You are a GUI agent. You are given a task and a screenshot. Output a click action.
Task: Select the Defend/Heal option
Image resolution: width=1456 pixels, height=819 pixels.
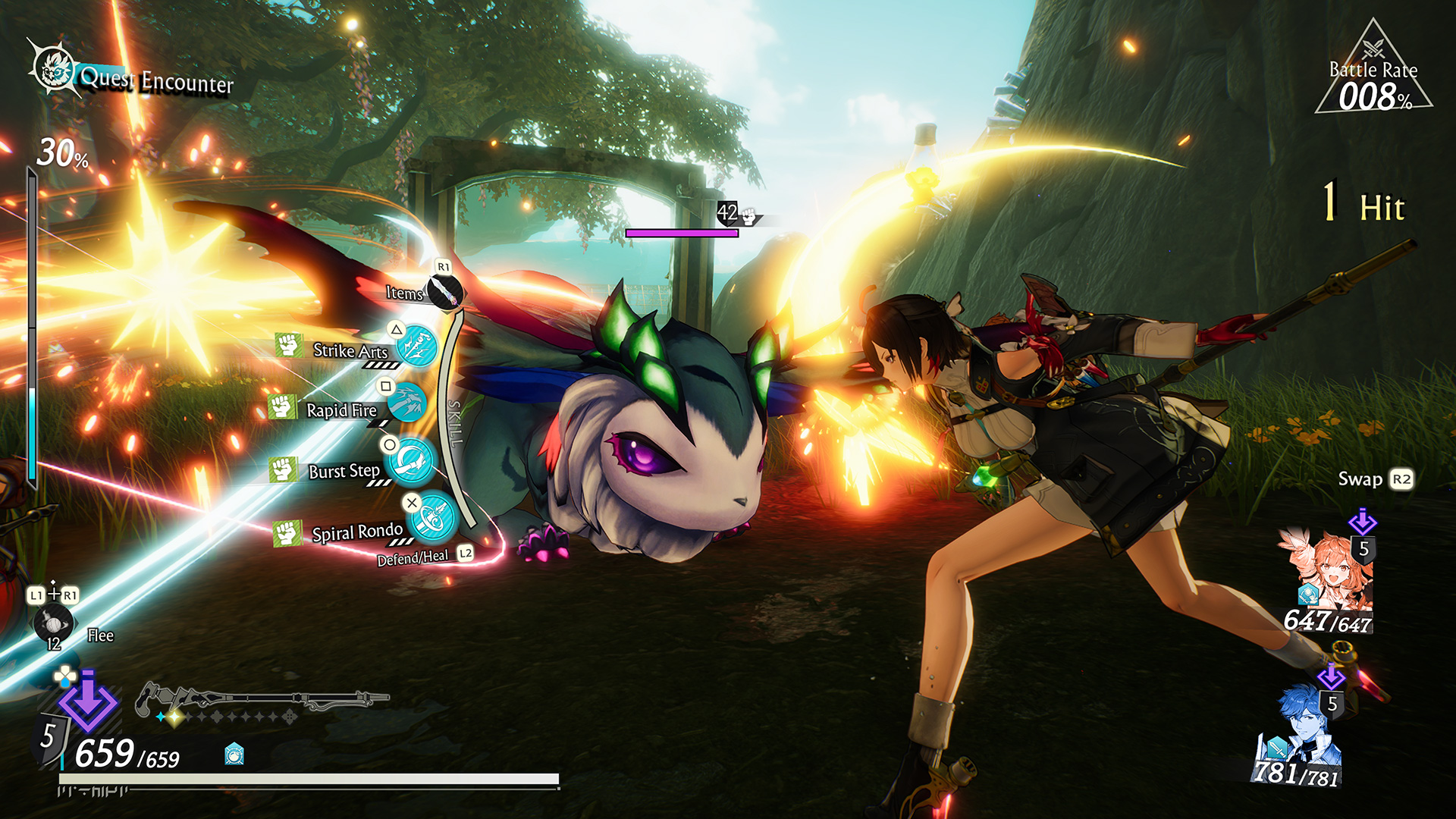[413, 557]
